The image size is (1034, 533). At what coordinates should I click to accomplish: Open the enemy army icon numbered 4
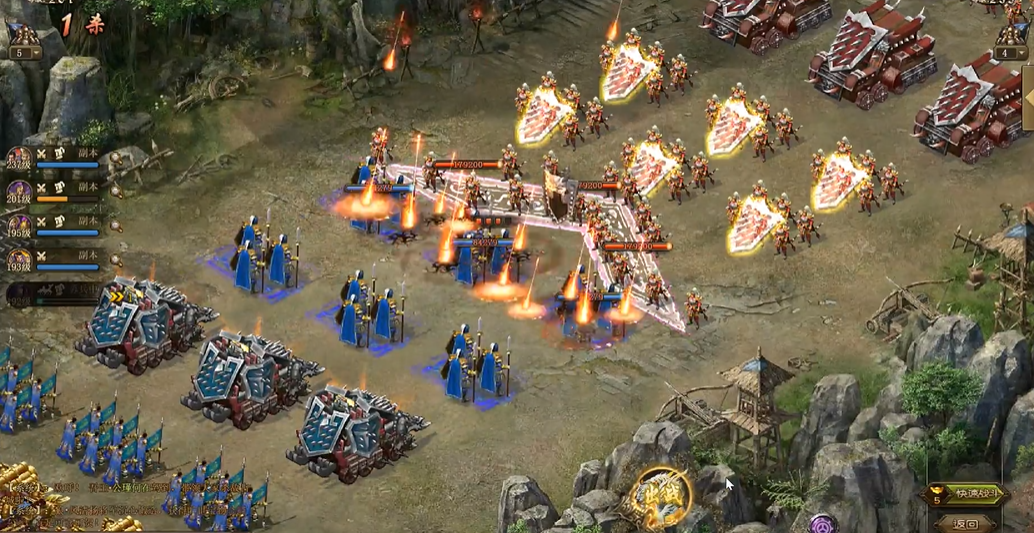1010,42
